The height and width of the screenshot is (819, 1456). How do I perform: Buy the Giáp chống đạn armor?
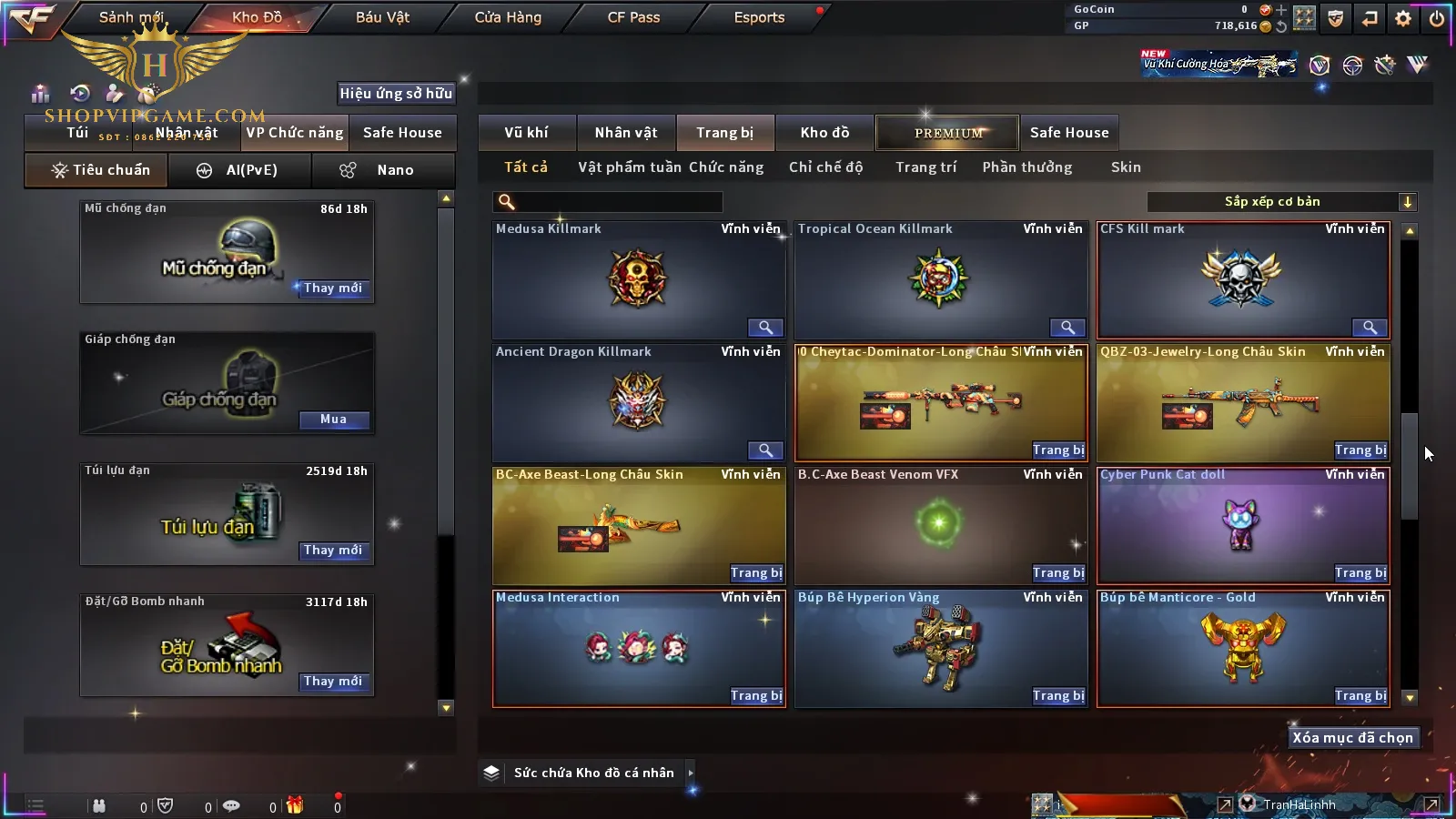pos(333,420)
